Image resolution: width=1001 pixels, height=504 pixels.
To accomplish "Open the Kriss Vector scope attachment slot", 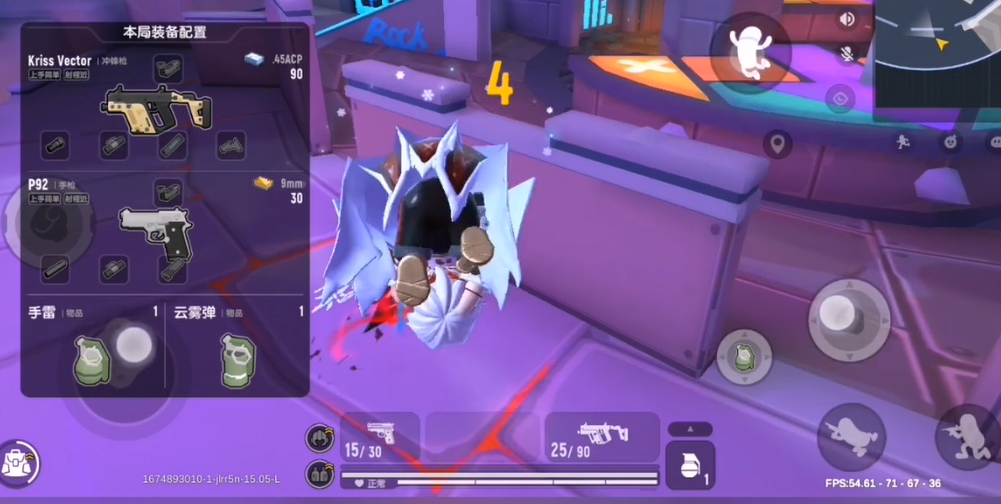I will tap(167, 68).
